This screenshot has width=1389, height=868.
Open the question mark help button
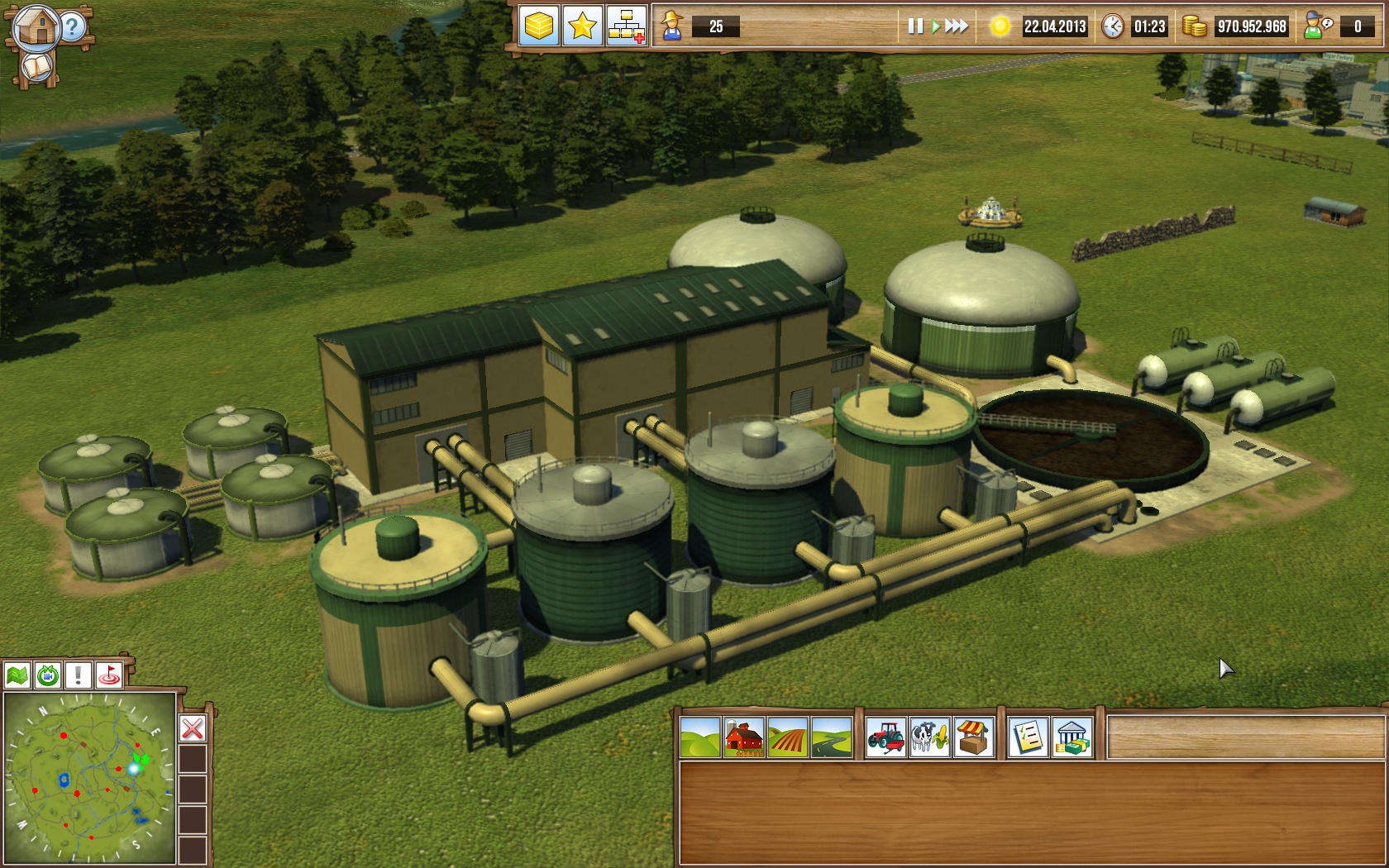pyautogui.click(x=73, y=27)
